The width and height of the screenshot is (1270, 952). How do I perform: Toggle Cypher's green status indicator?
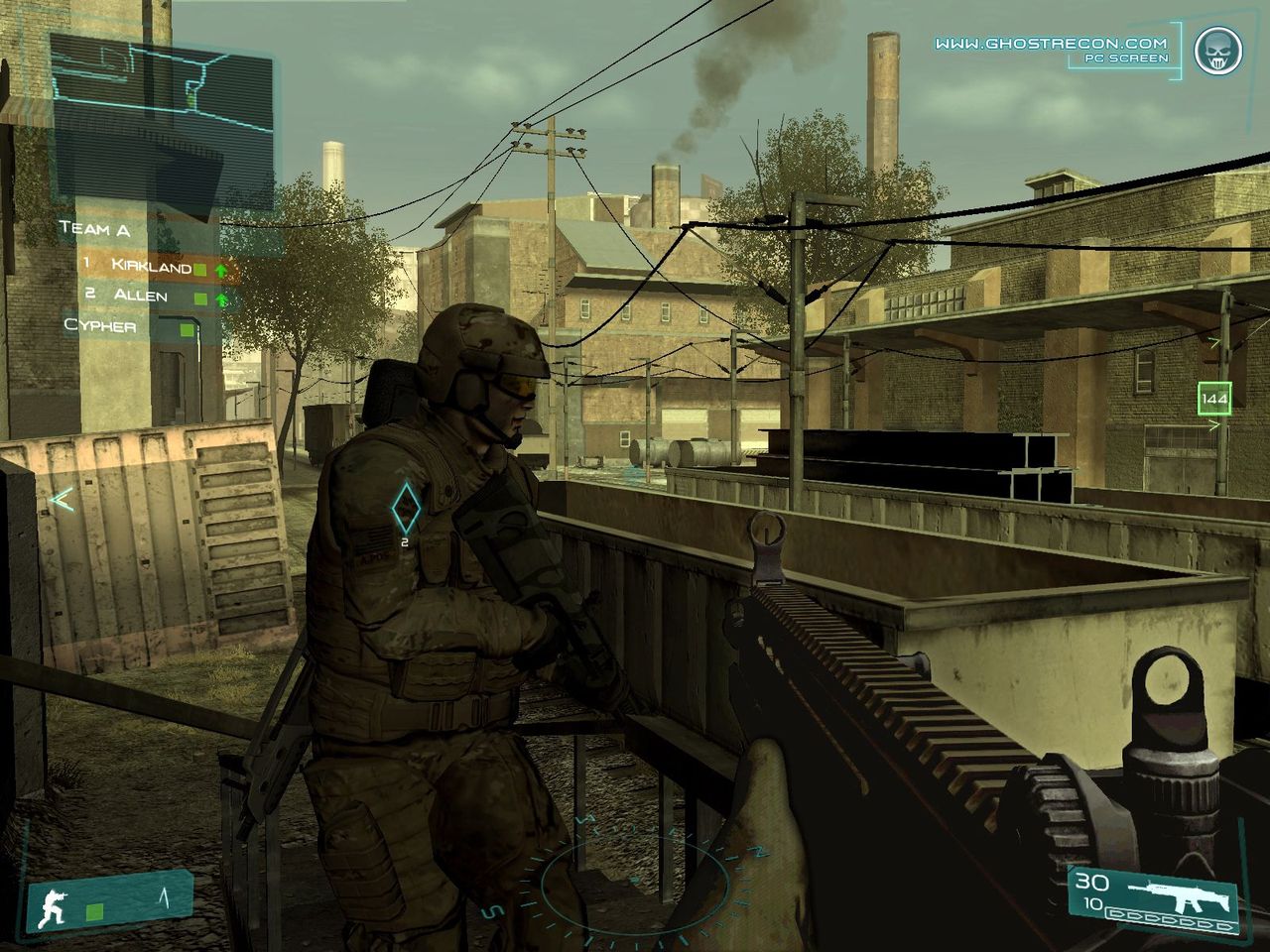pos(188,328)
